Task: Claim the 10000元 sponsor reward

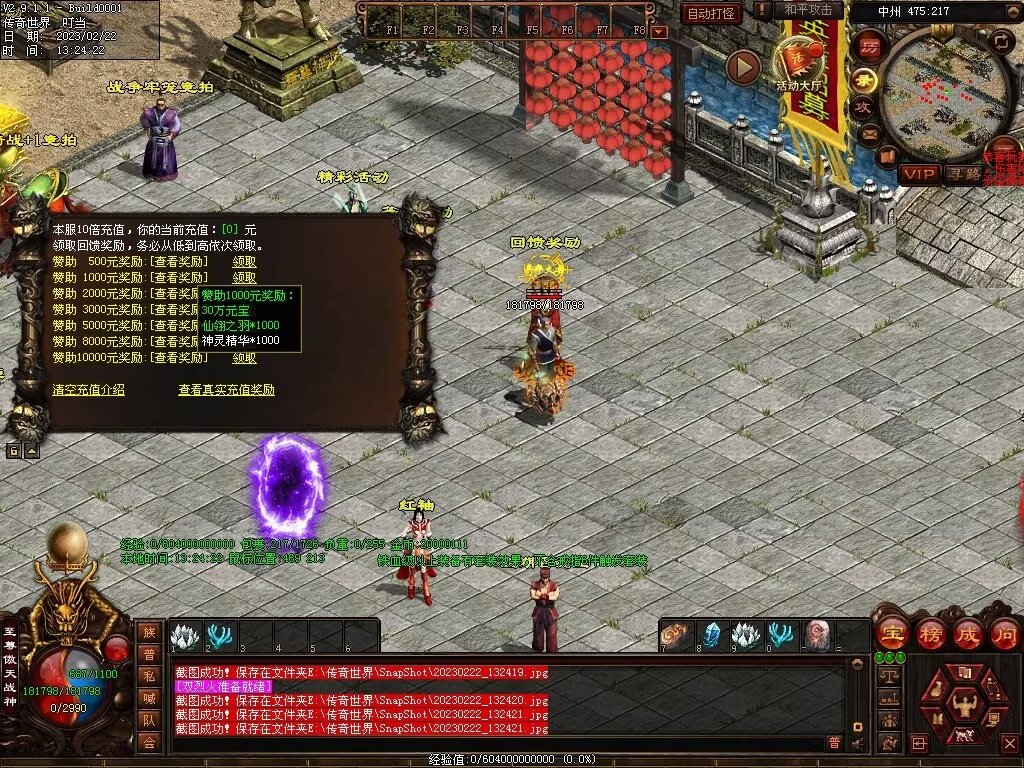Action: 244,358
